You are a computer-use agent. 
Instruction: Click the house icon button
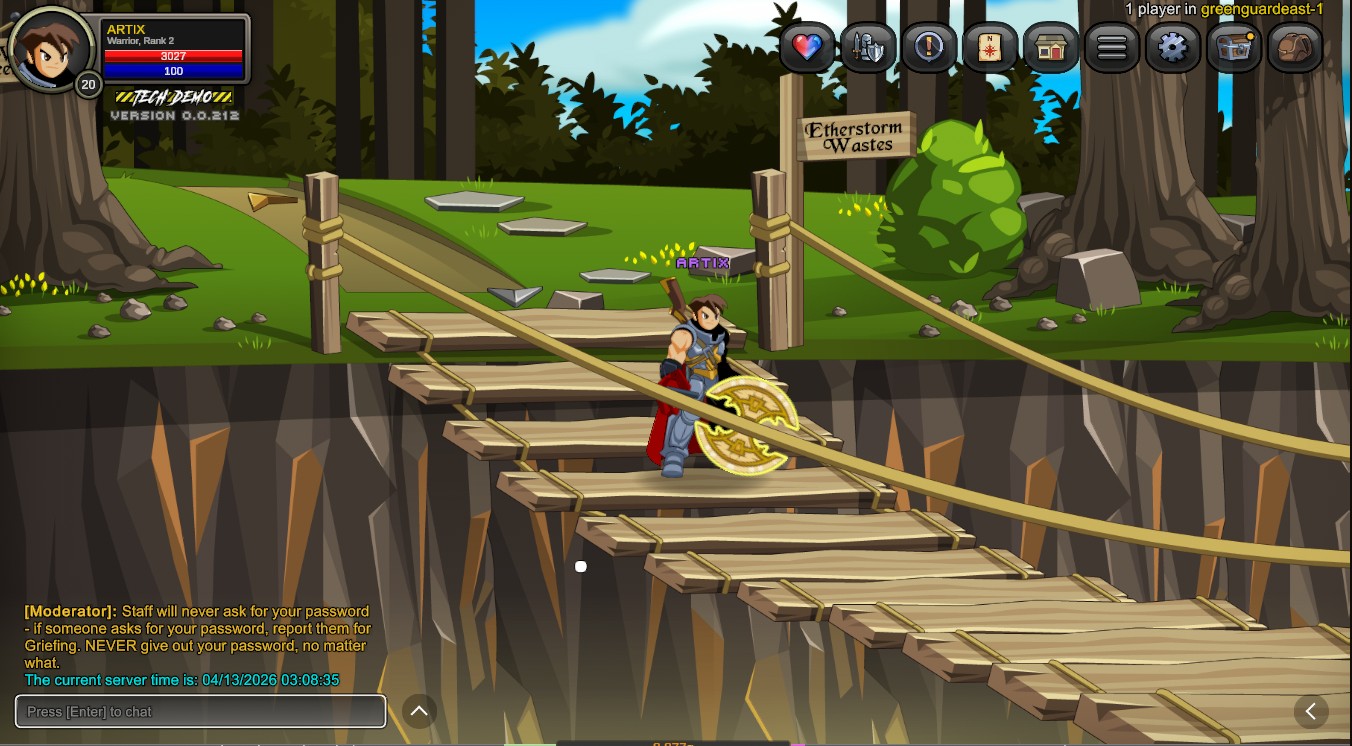click(1051, 47)
